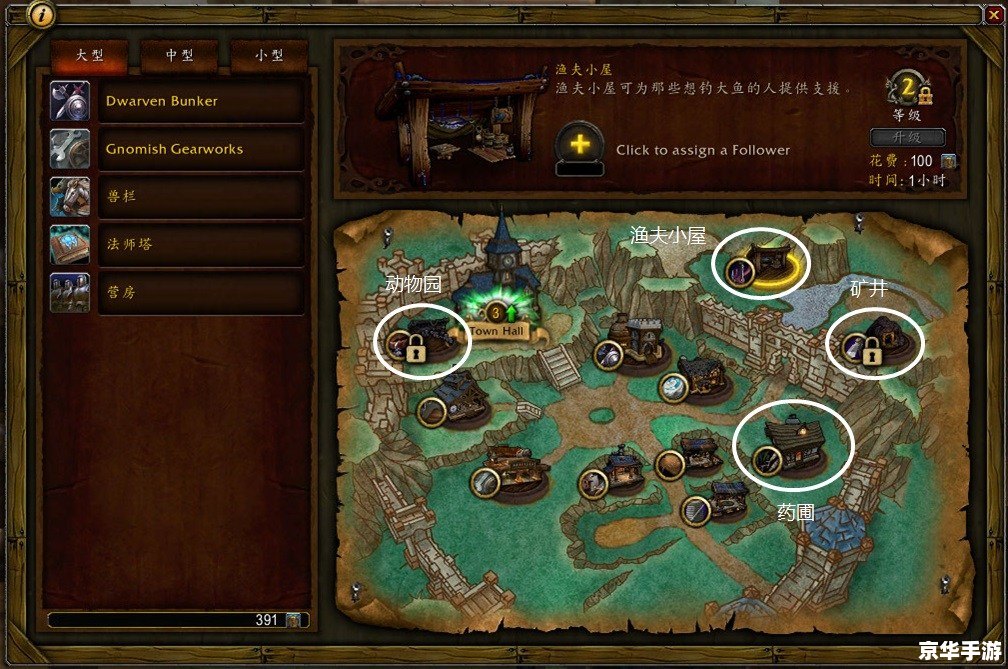Click the 升级 upgrade button

coord(908,137)
